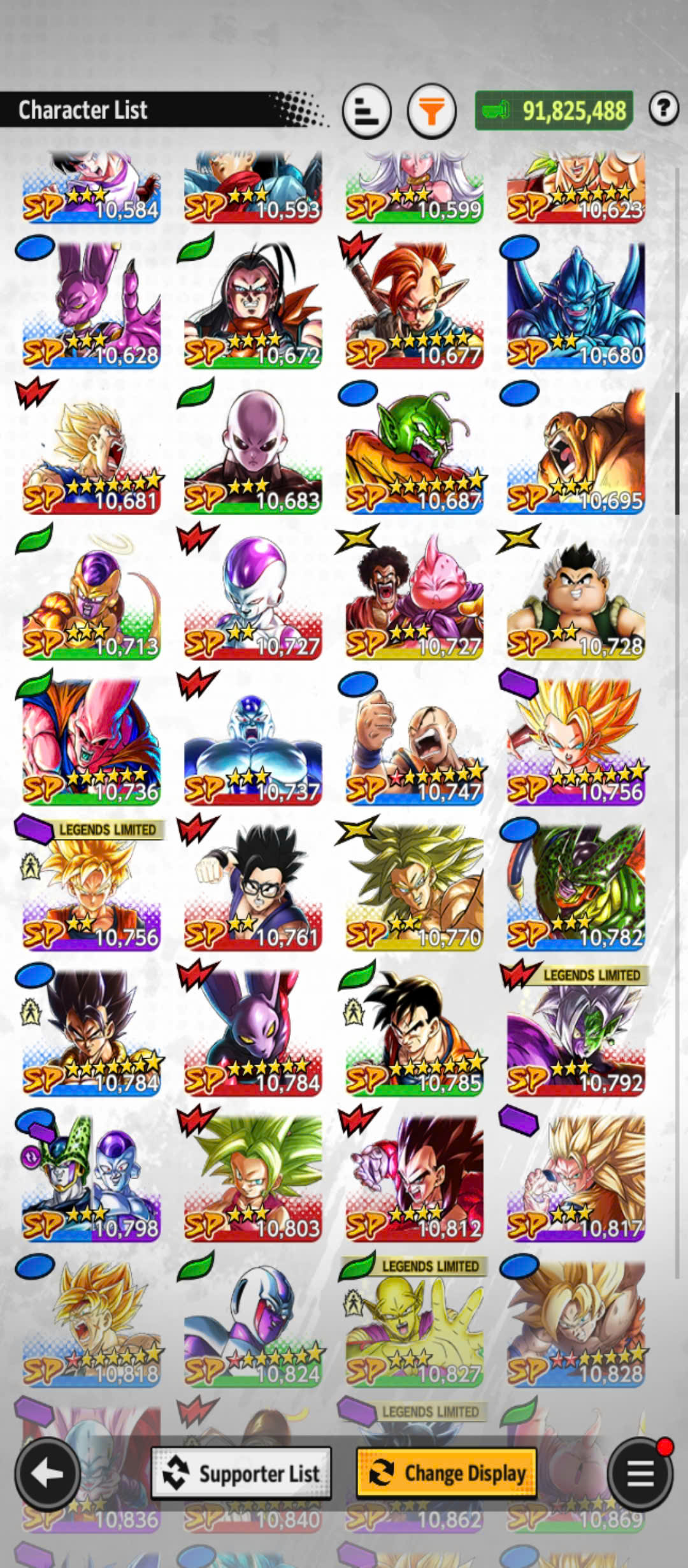Tap the question mark help button
688x1568 pixels.
(663, 108)
